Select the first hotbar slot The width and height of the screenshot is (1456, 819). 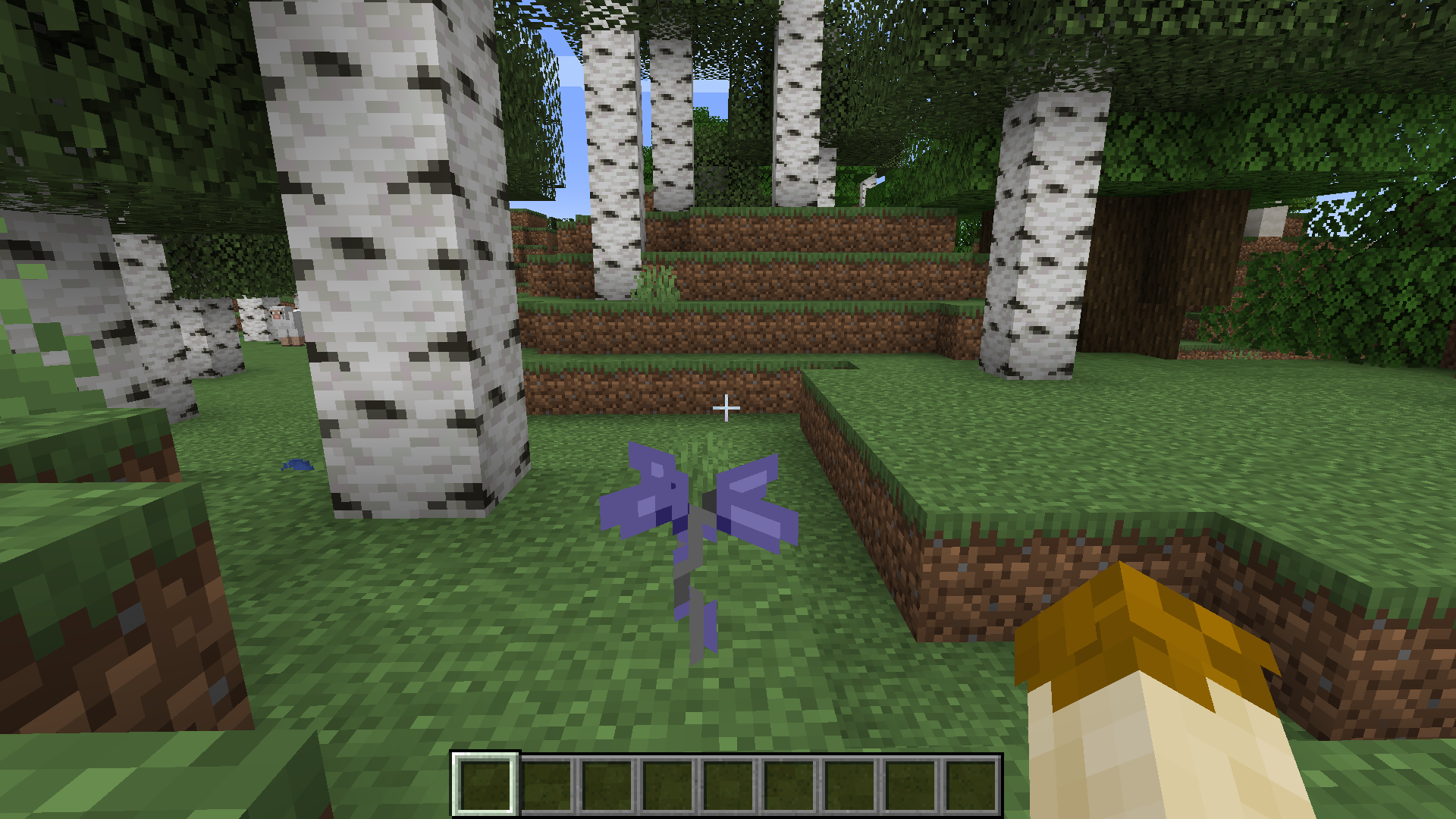(485, 785)
